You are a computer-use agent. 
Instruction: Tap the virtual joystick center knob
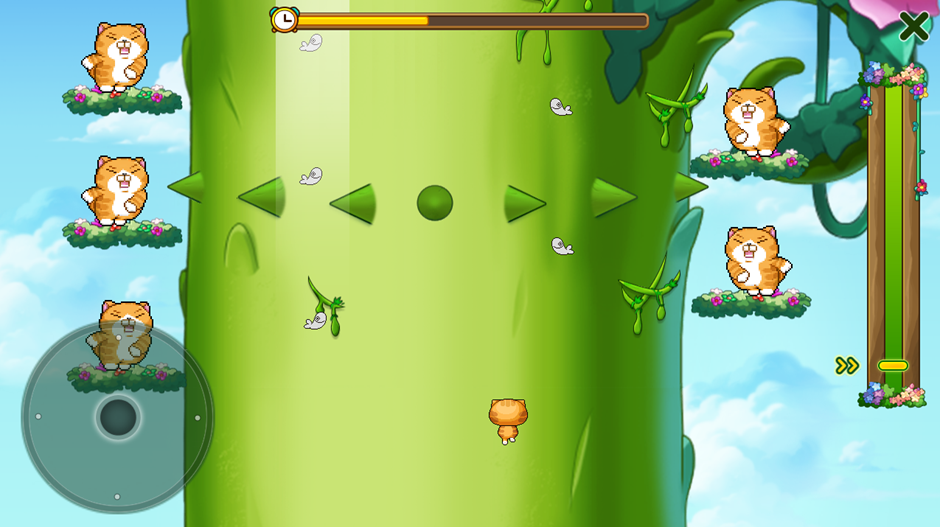point(118,417)
